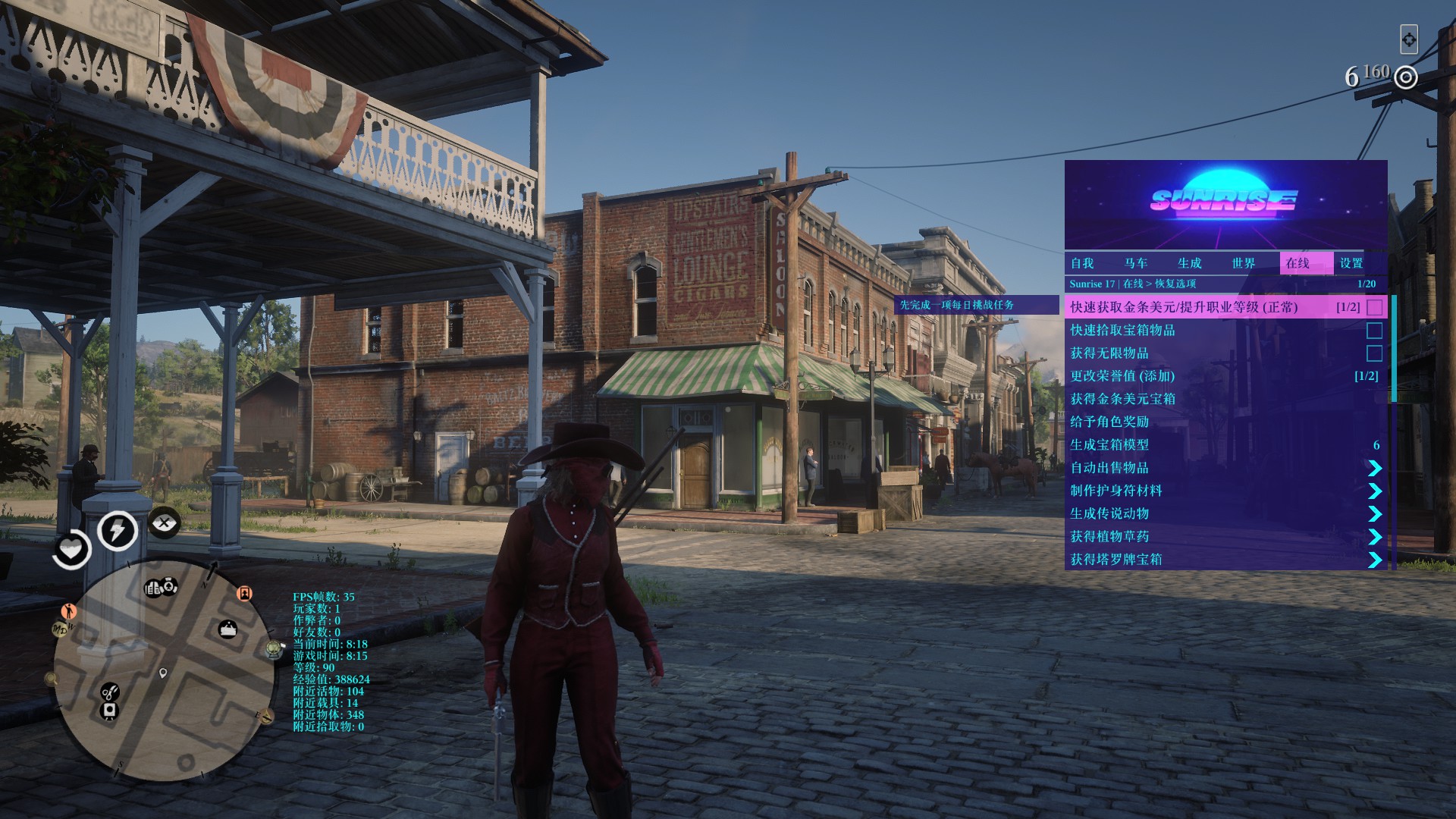Select the 生成 tab
The image size is (1456, 819).
coord(1190,263)
